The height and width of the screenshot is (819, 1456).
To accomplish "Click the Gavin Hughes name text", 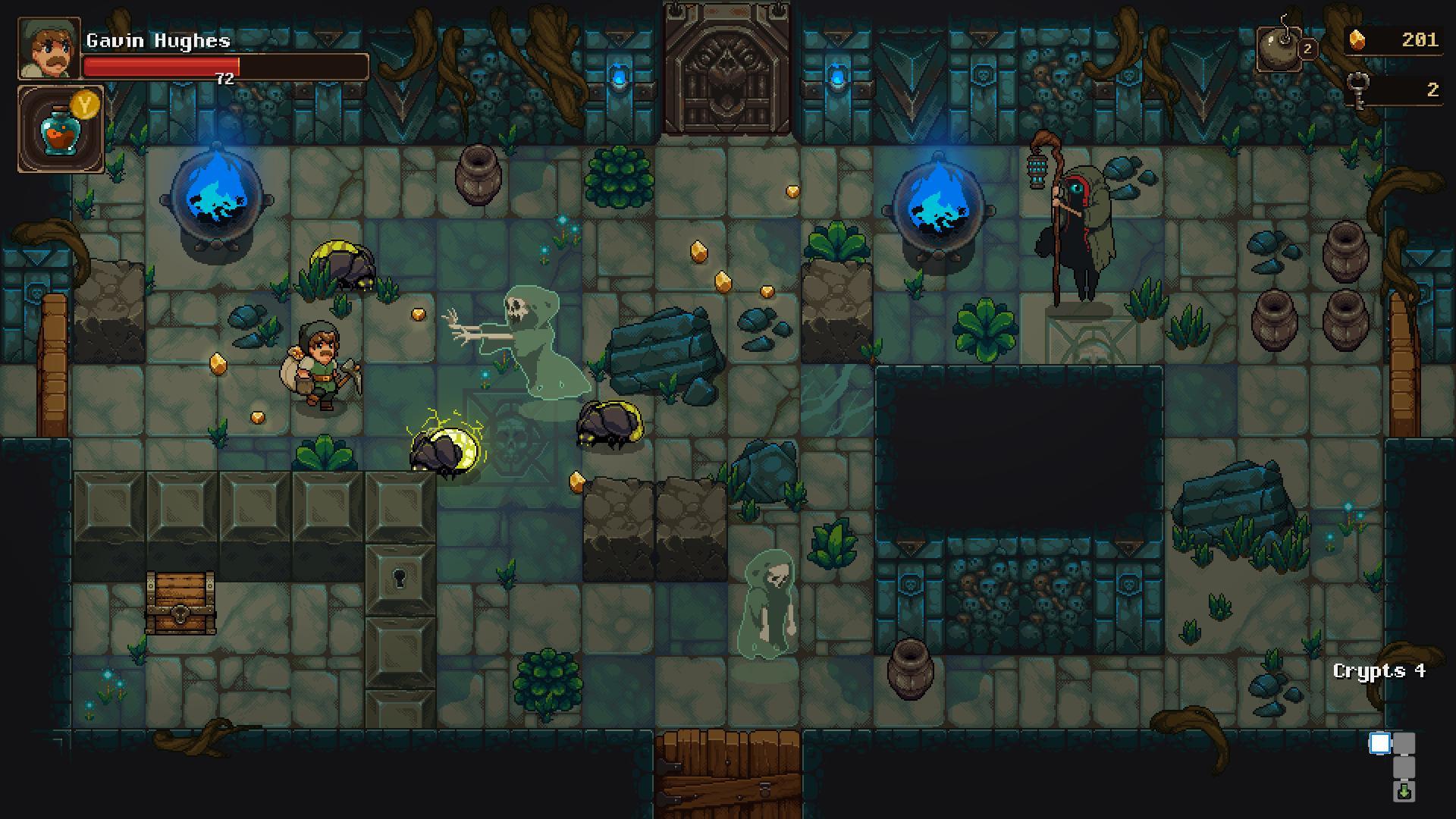I will (158, 41).
